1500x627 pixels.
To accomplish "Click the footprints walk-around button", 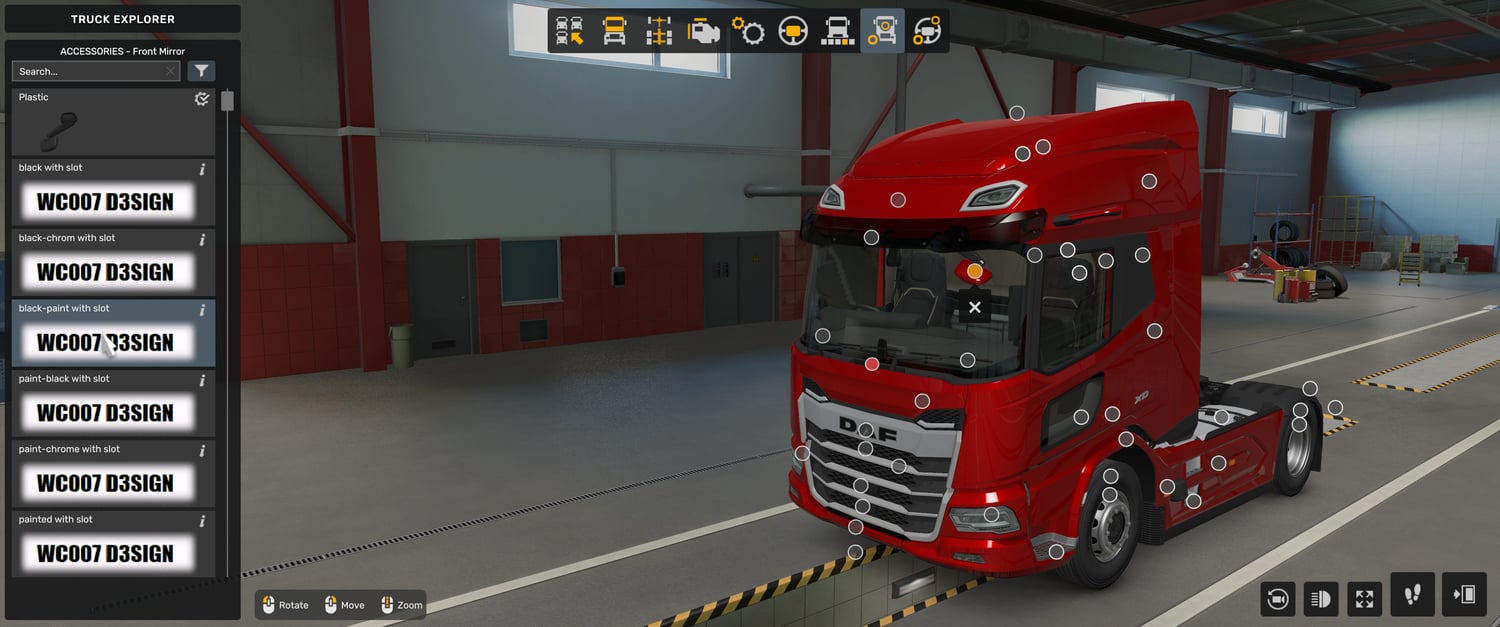I will 1412,595.
